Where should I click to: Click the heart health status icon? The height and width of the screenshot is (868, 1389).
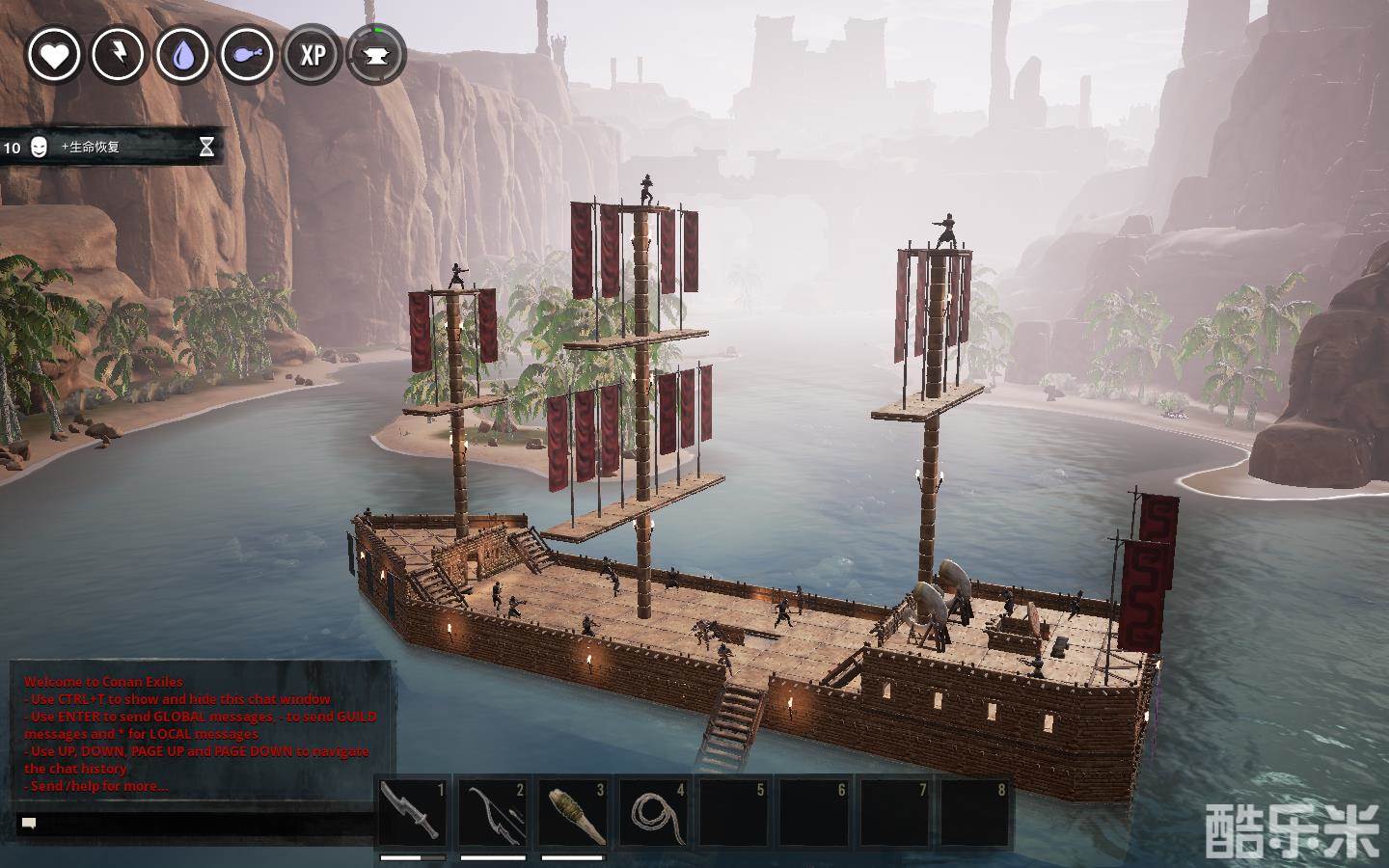(x=54, y=54)
